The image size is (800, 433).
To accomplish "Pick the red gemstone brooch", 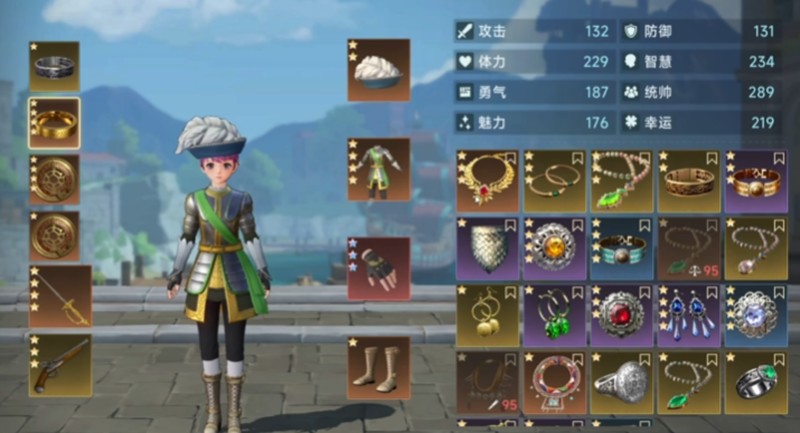I will tap(621, 315).
